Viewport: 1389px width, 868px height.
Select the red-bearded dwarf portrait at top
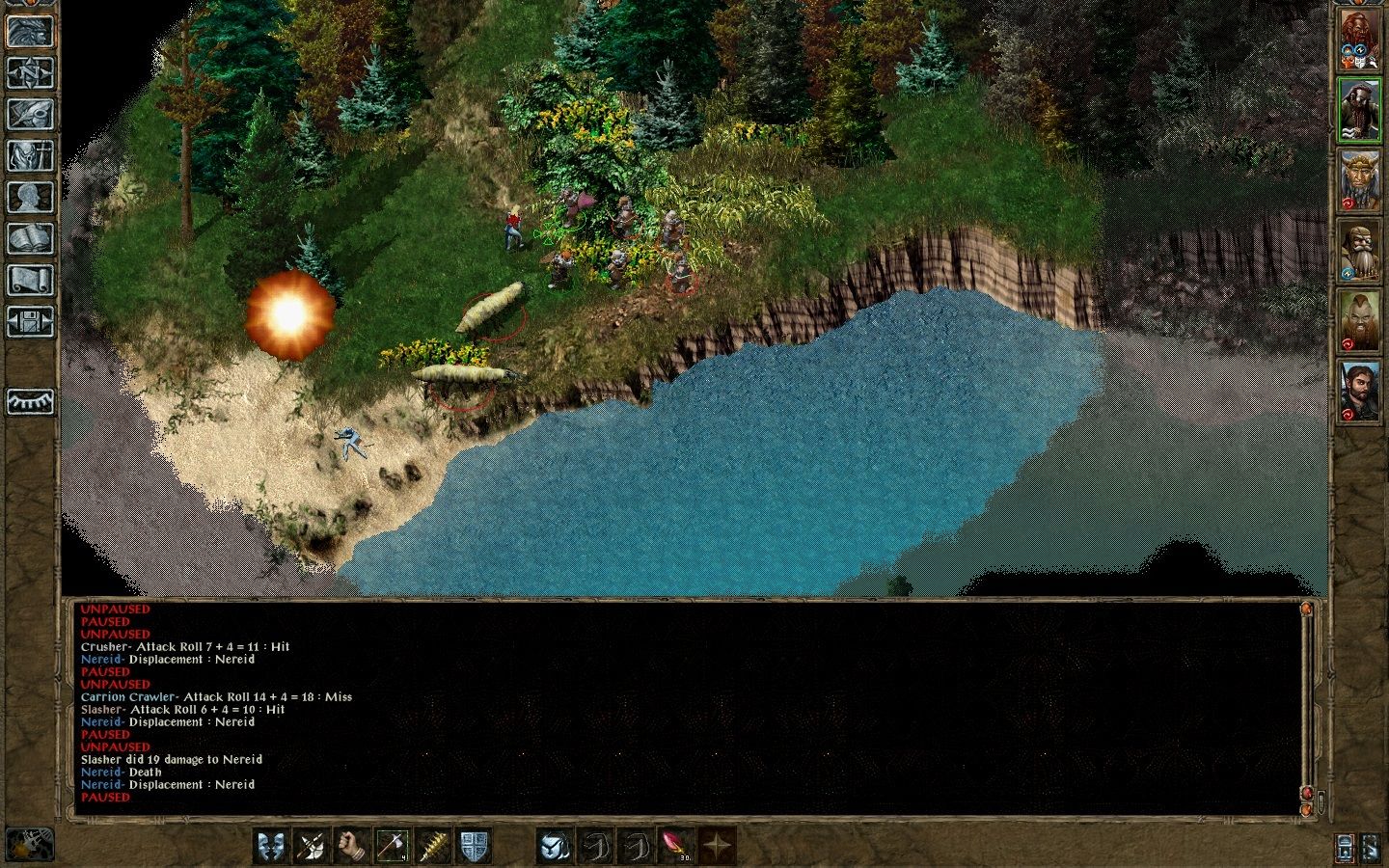(1359, 41)
